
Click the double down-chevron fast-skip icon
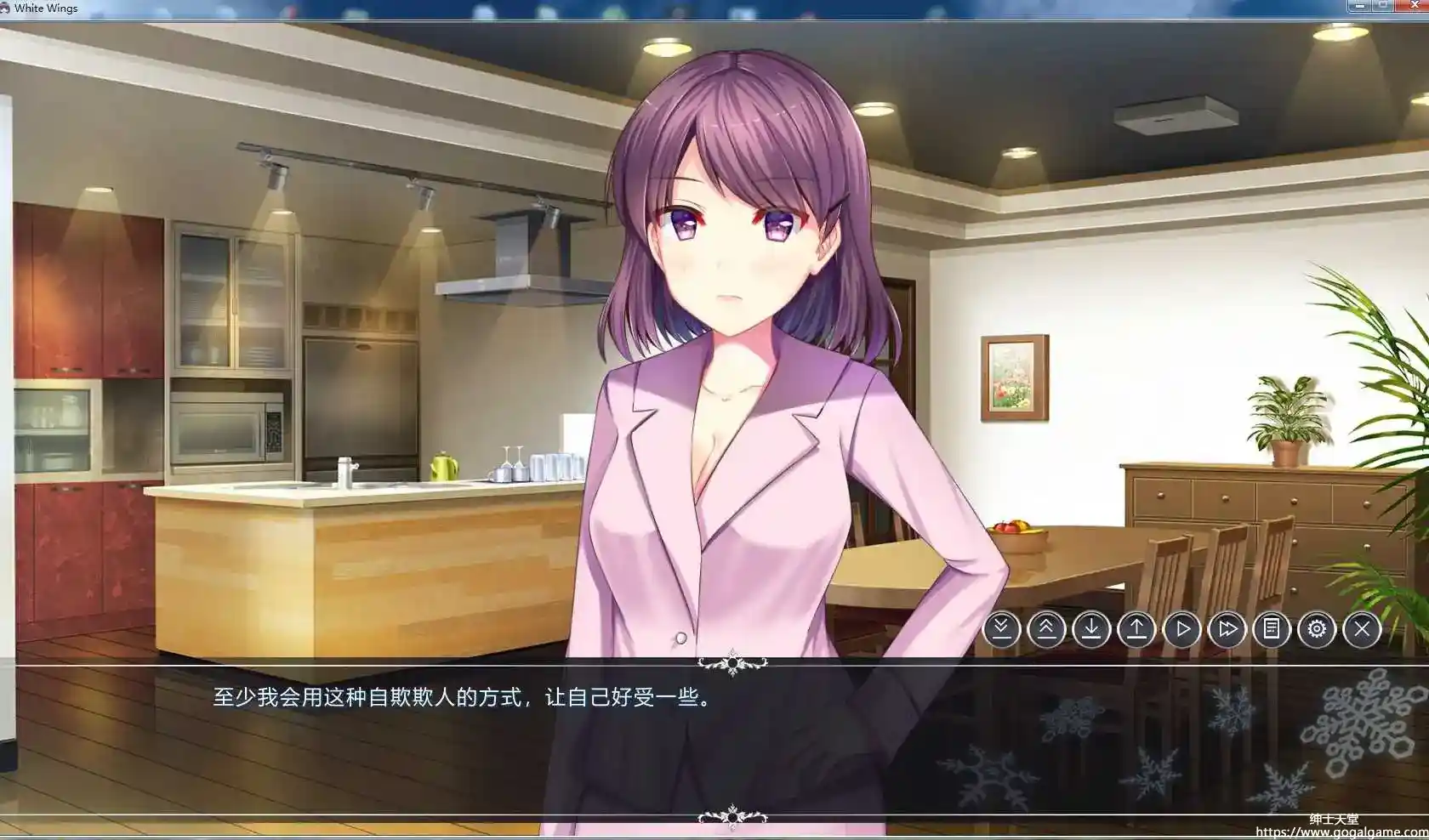click(1002, 629)
